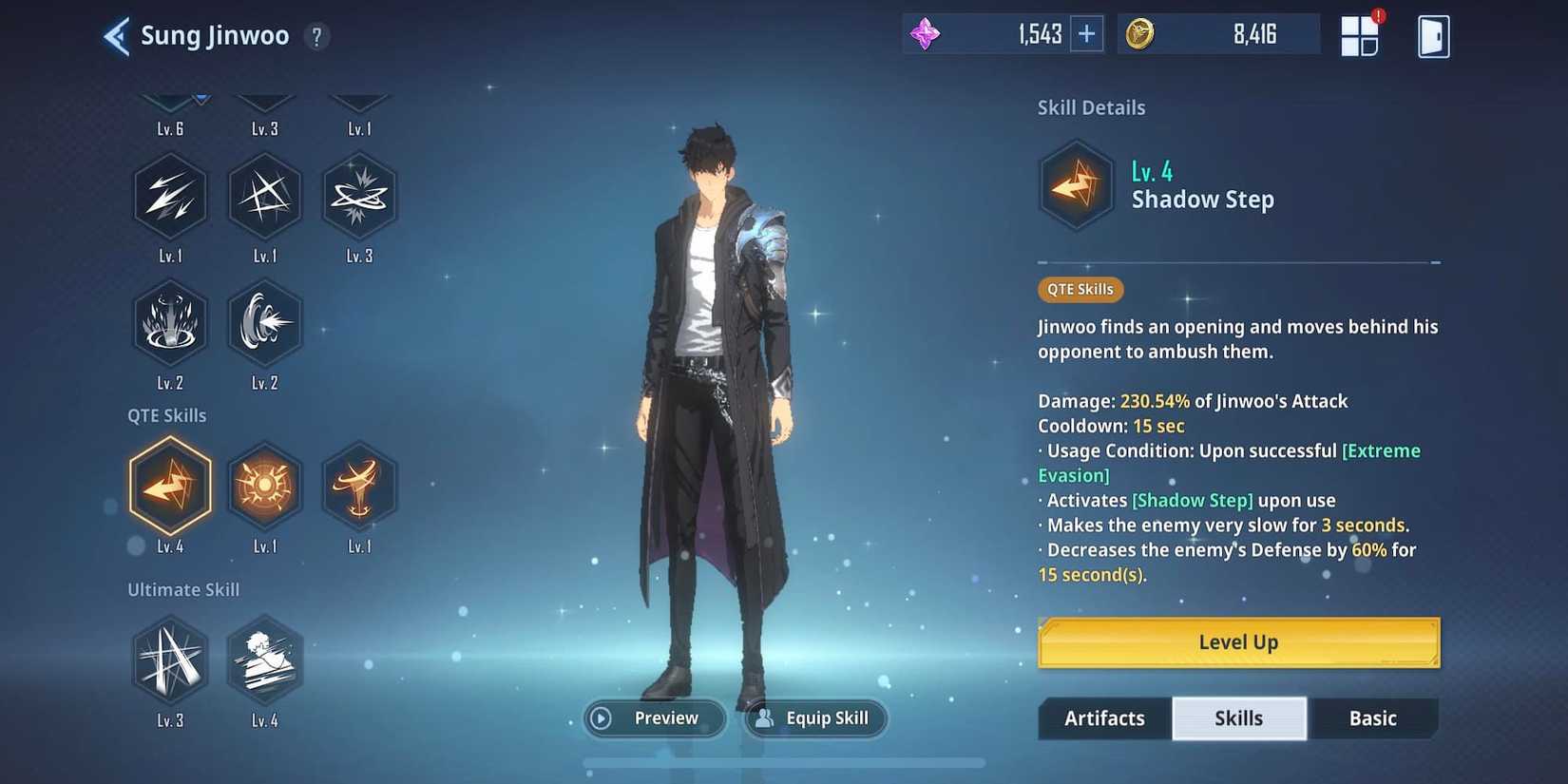Open the help question mark beside Sung Jinwoo
The height and width of the screenshot is (784, 1568).
tap(316, 36)
